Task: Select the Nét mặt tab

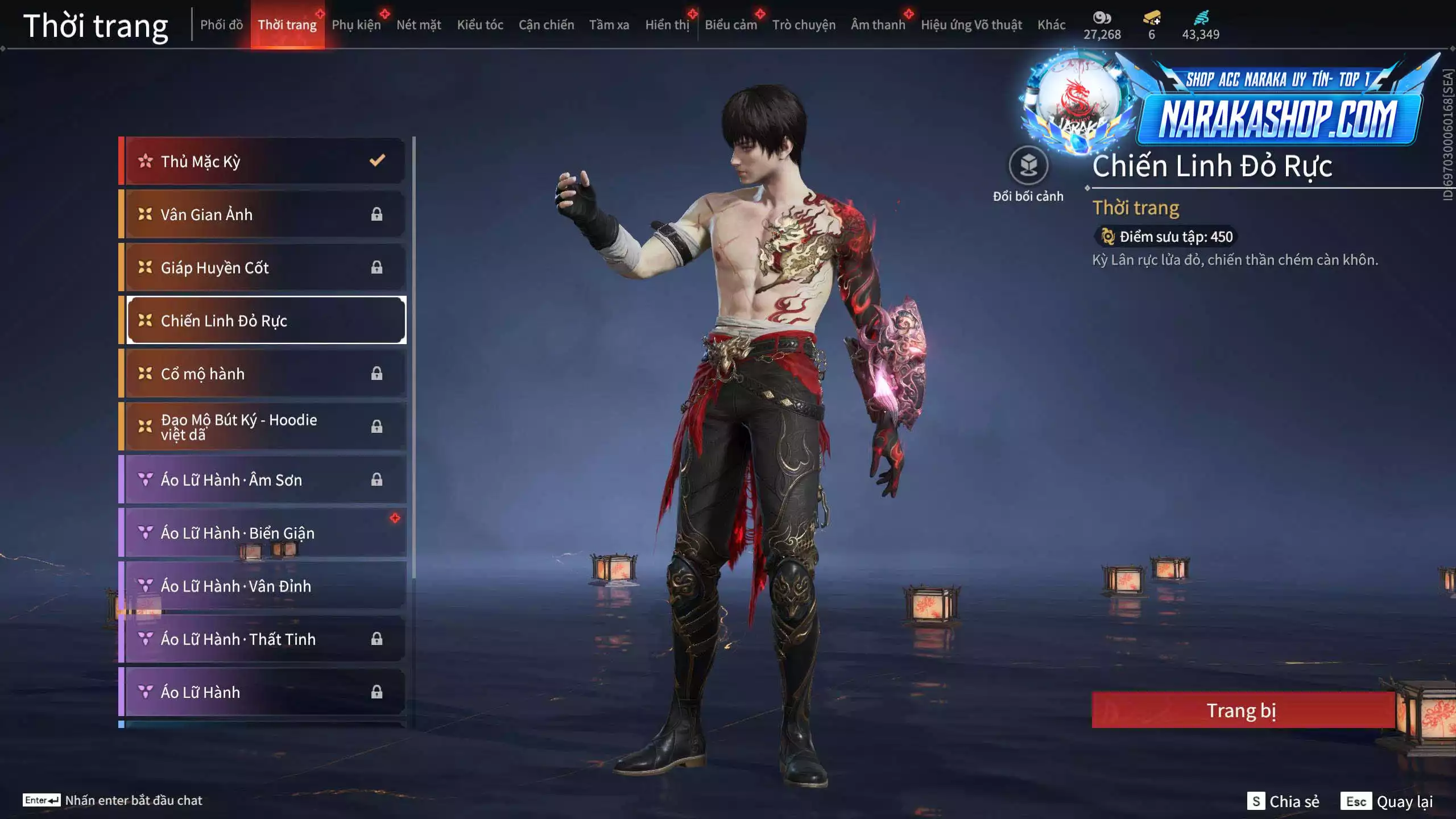Action: (419, 25)
